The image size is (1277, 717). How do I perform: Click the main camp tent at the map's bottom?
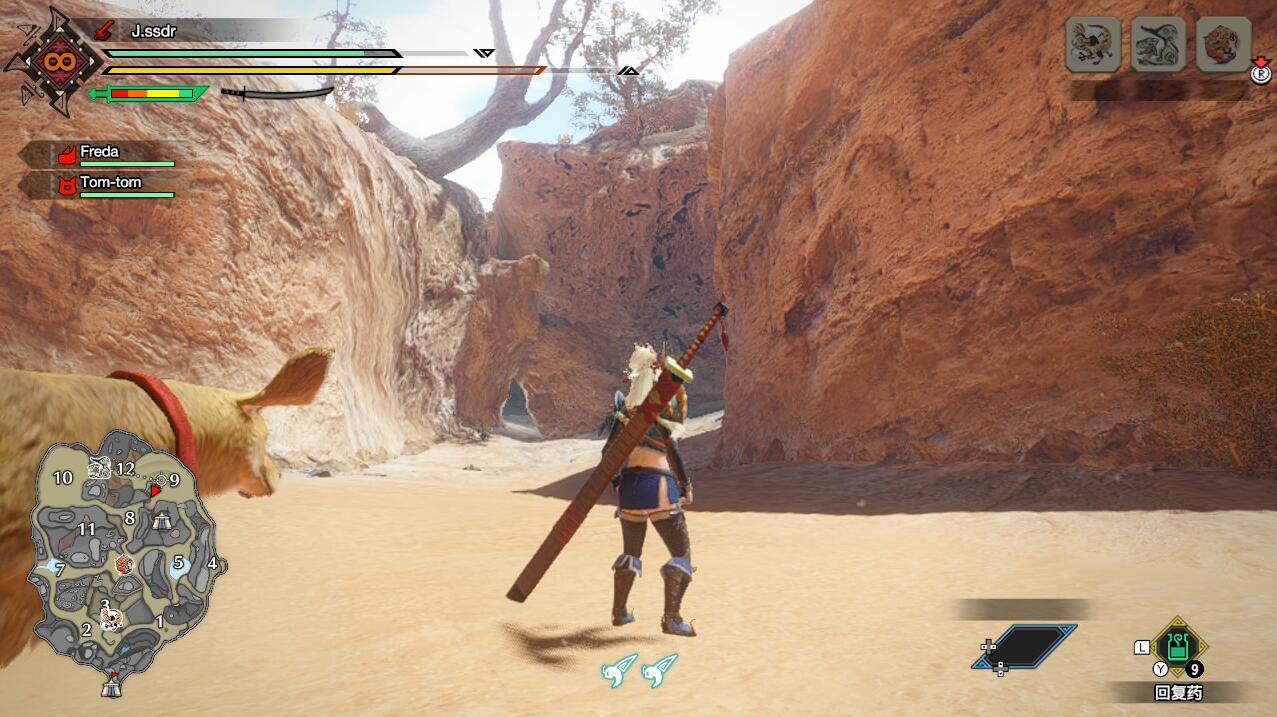(x=111, y=686)
